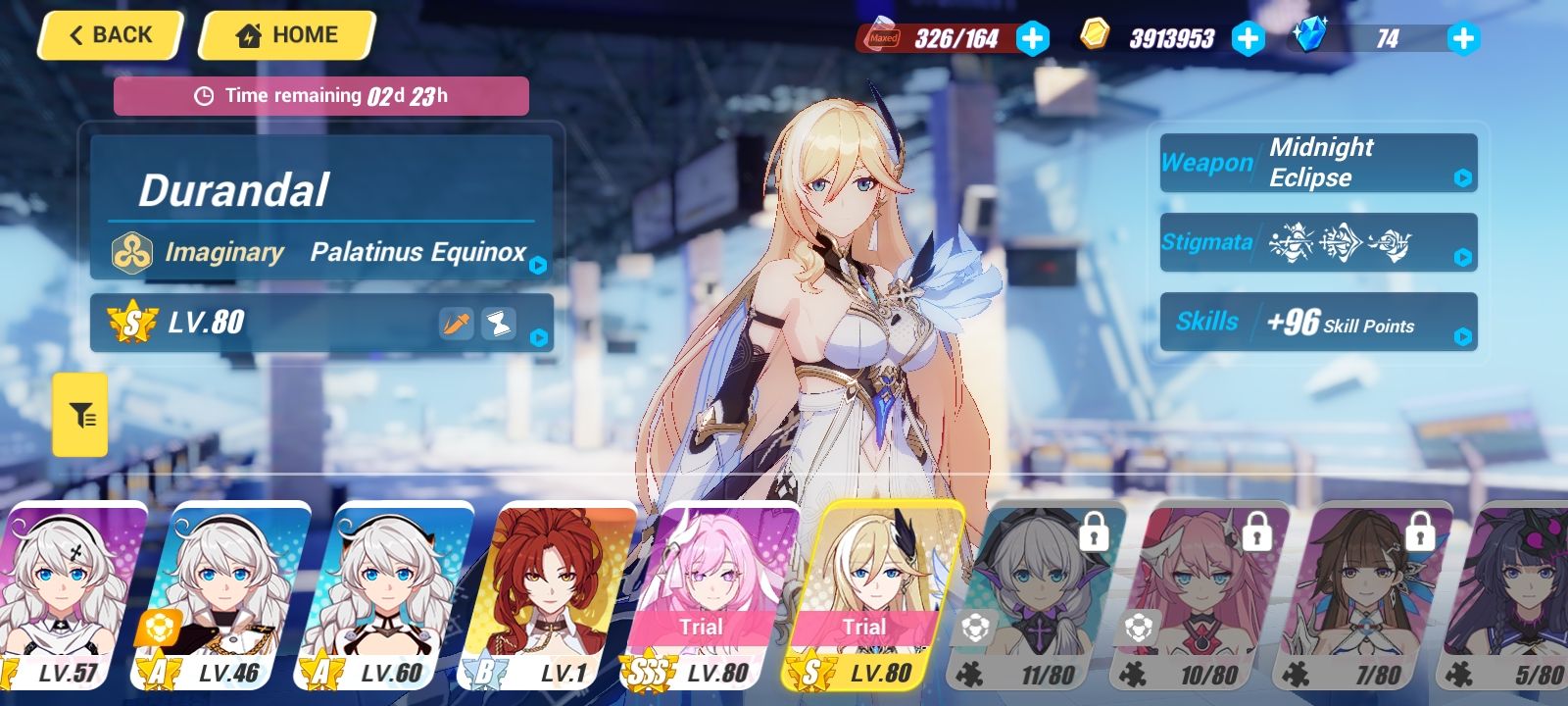
Task: Open Palatinus Equinox battlesuit details arrow
Action: 537,265
